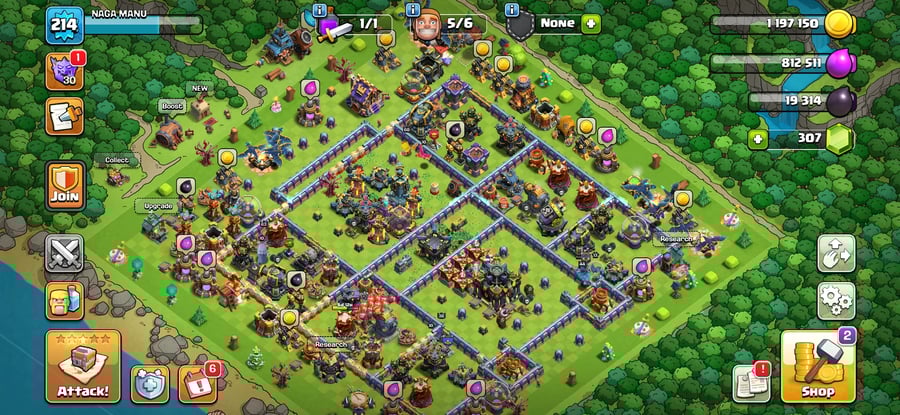900x415 pixels.
Task: Open the settings gears menu
Action: (836, 299)
